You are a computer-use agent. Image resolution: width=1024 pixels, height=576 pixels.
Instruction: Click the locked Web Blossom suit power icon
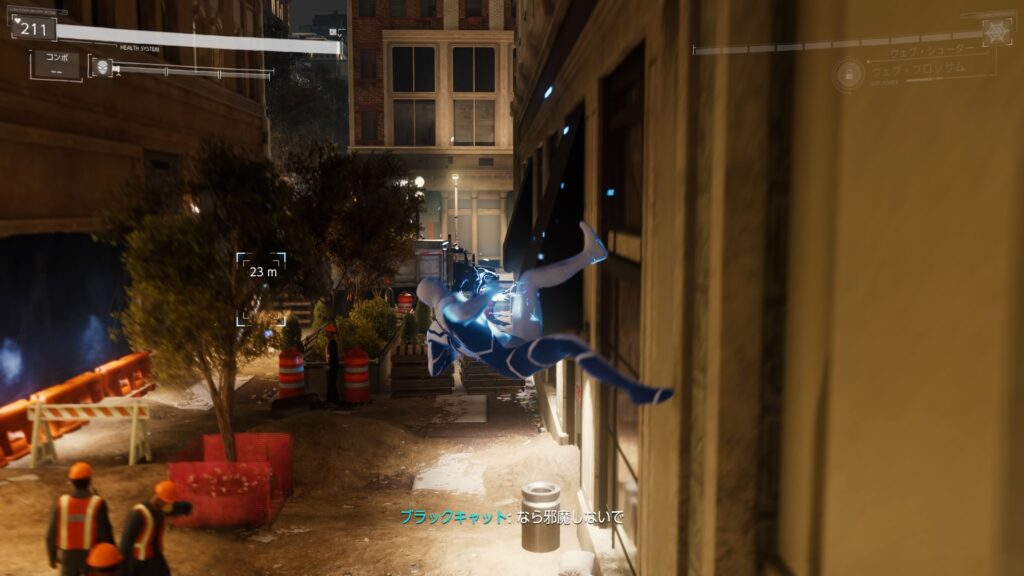pos(848,75)
